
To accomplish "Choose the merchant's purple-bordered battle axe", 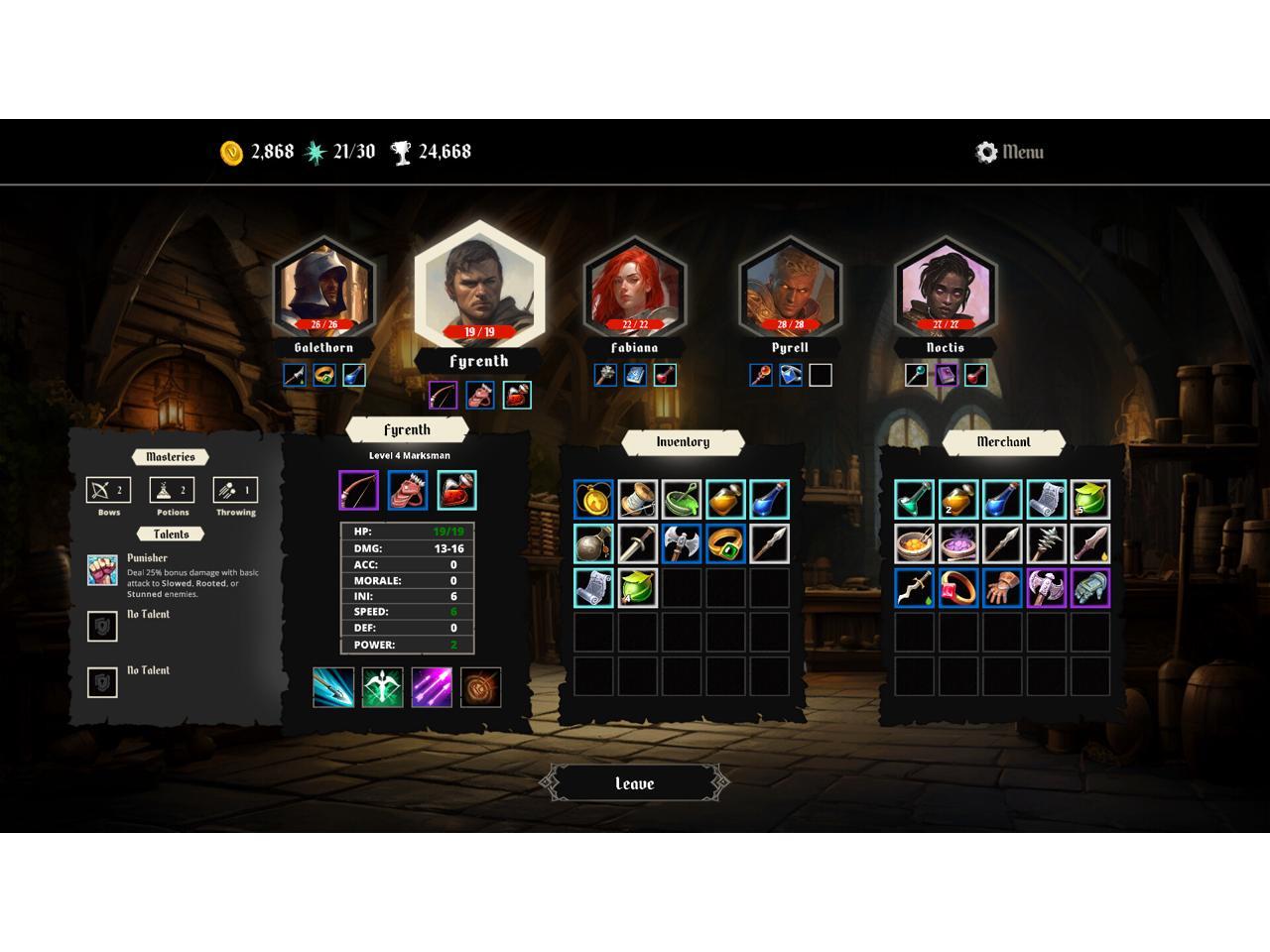I will pos(1046,587).
